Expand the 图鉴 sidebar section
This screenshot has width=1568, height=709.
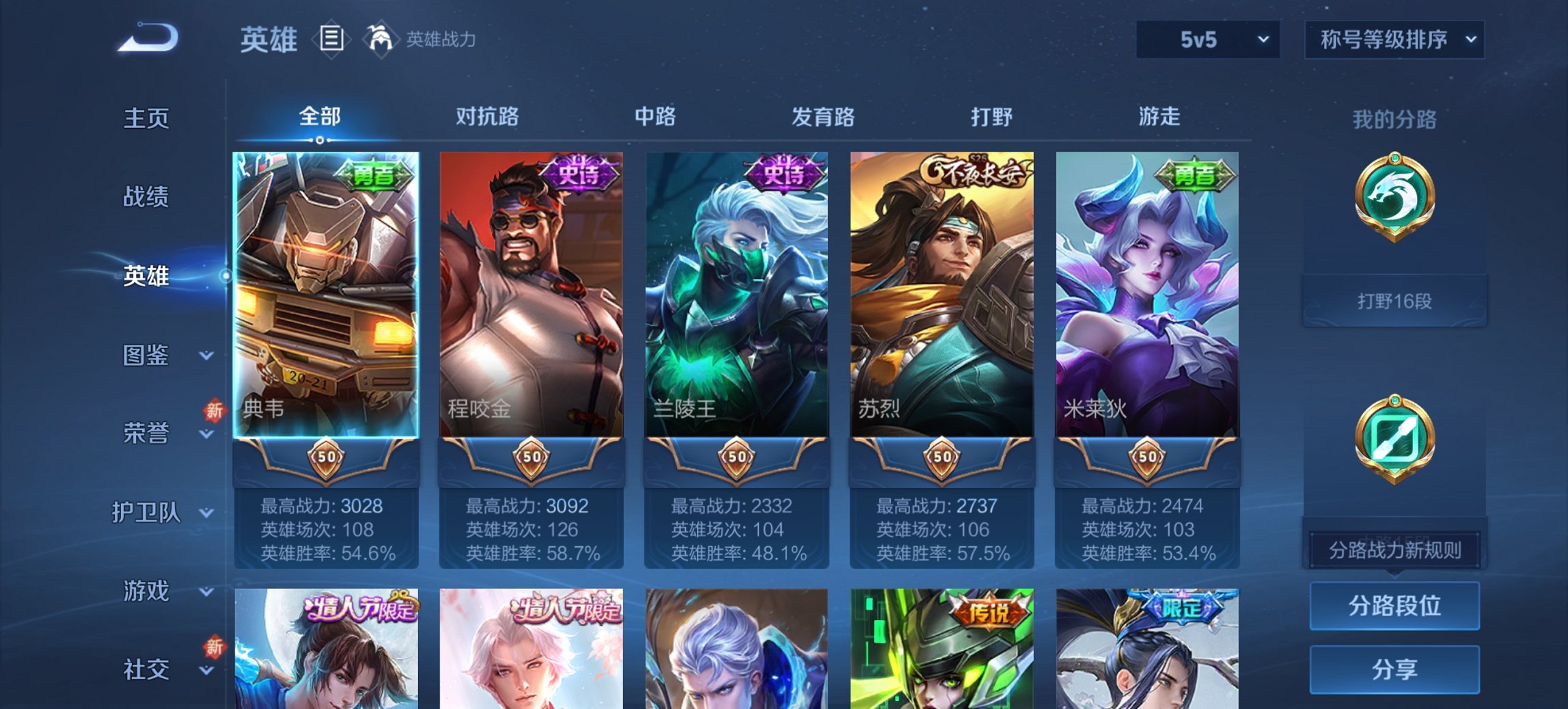(147, 356)
